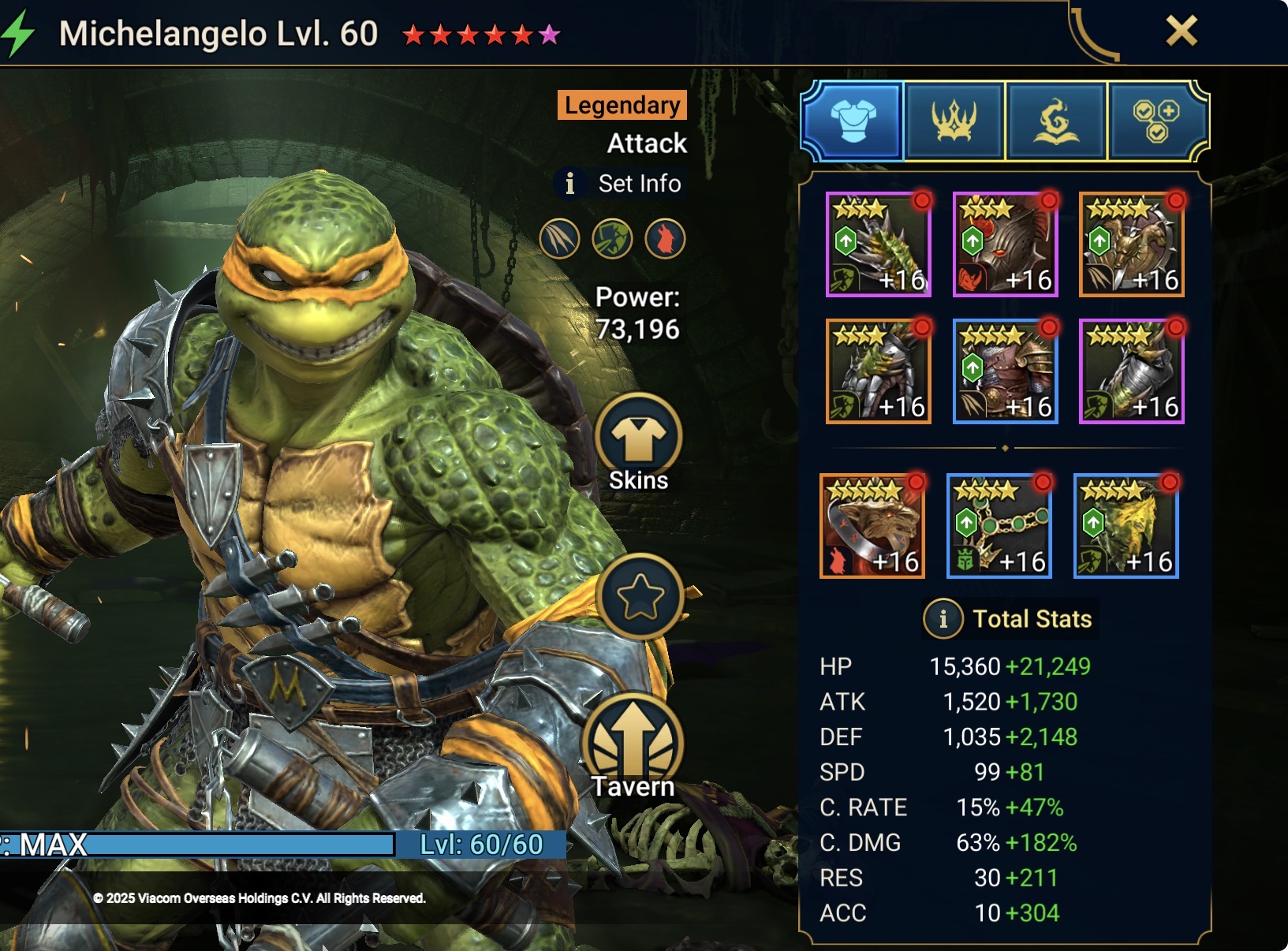The height and width of the screenshot is (951, 1288).
Task: Select the chest armor artifact slot
Action: [1005, 371]
